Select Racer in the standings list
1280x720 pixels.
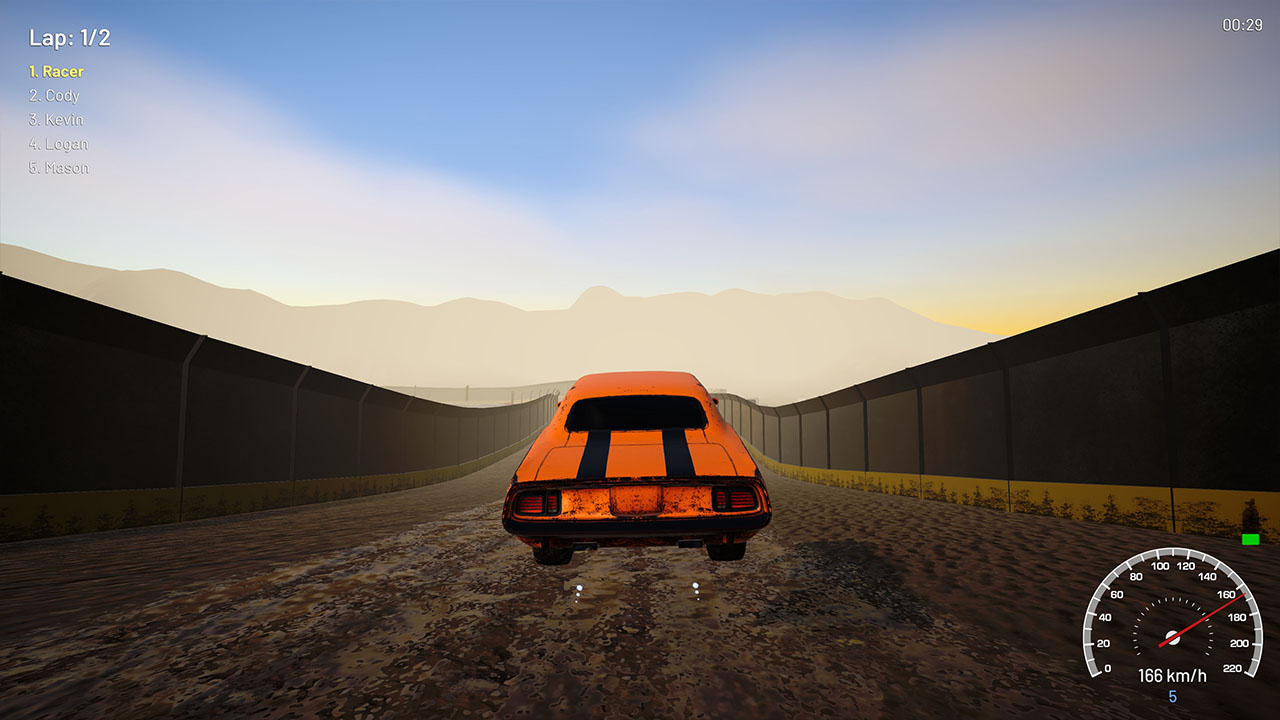[56, 71]
